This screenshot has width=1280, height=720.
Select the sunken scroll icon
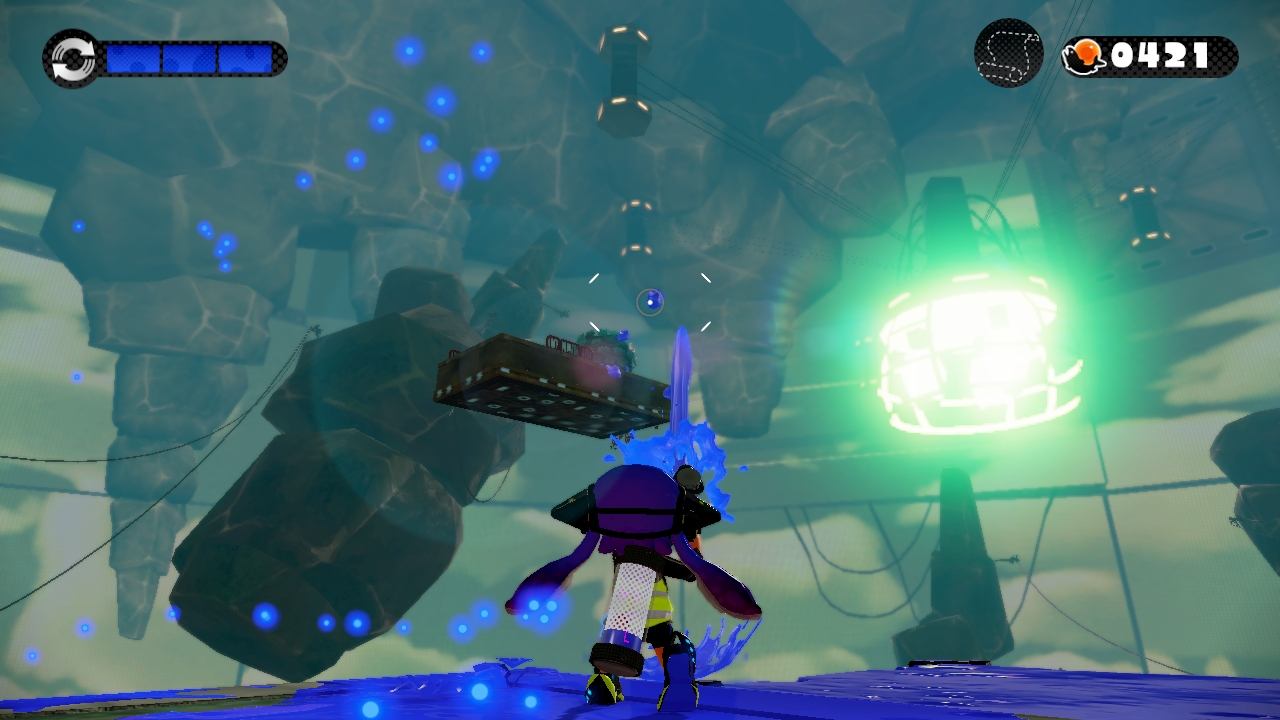pyautogui.click(x=1009, y=54)
